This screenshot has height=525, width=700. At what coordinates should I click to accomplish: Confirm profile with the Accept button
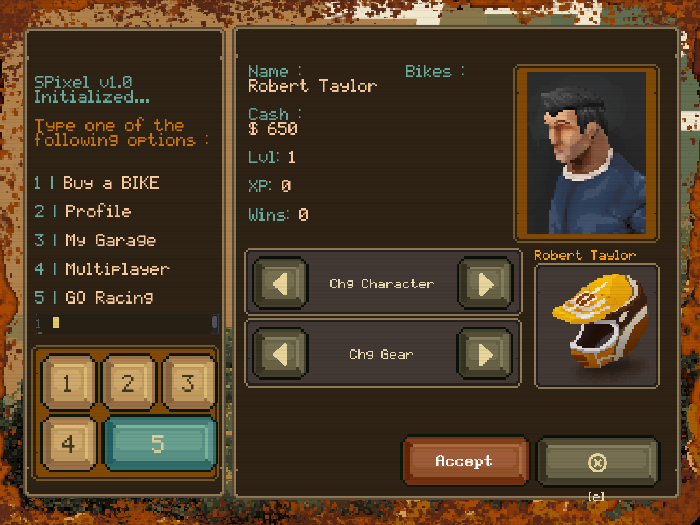click(464, 462)
